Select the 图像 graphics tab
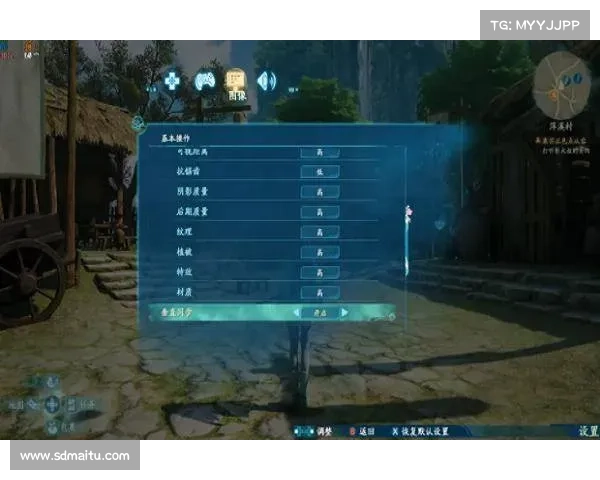600x480 pixels. point(236,82)
